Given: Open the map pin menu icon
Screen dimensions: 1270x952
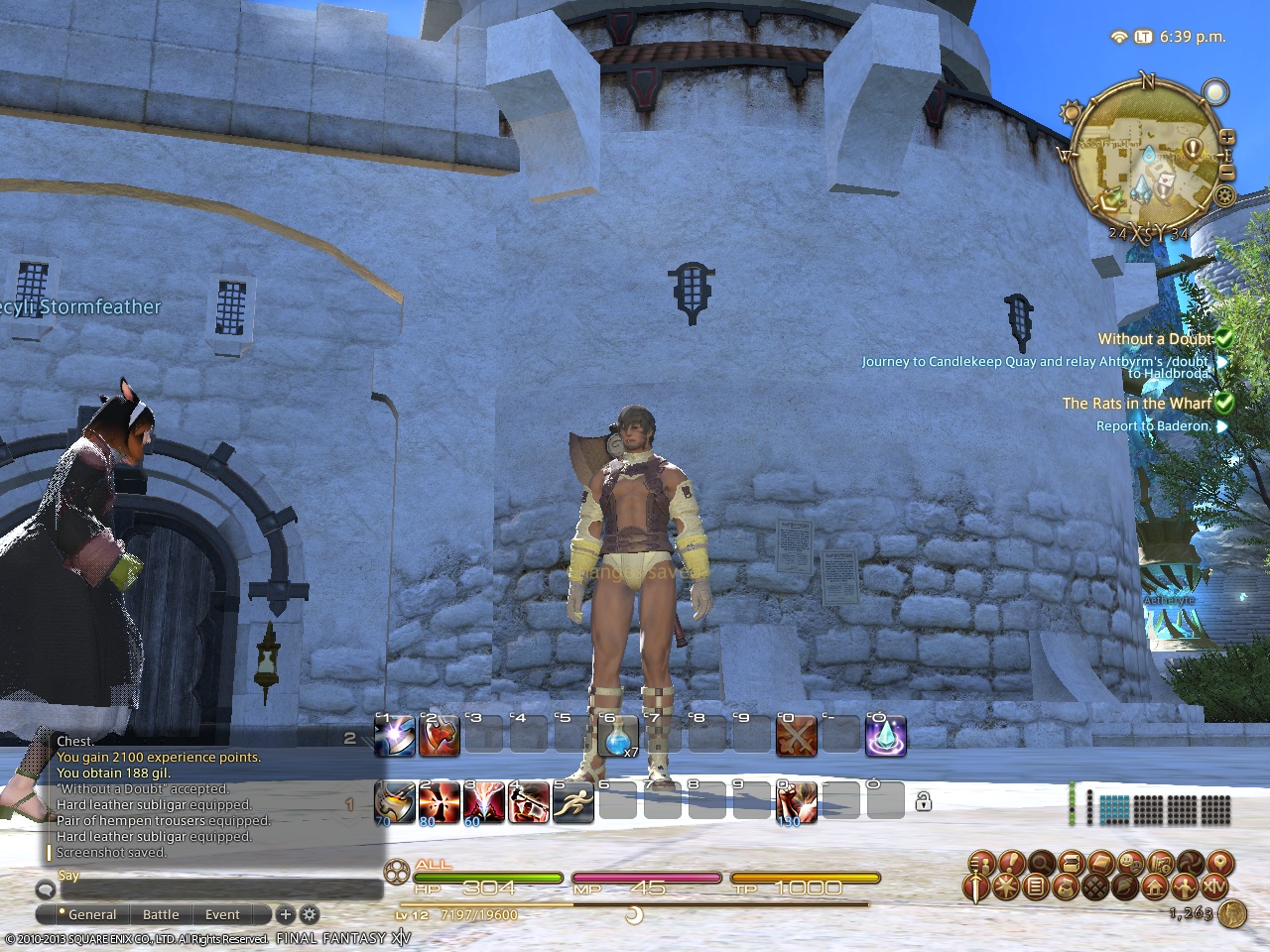Looking at the screenshot, I should coord(1219,863).
